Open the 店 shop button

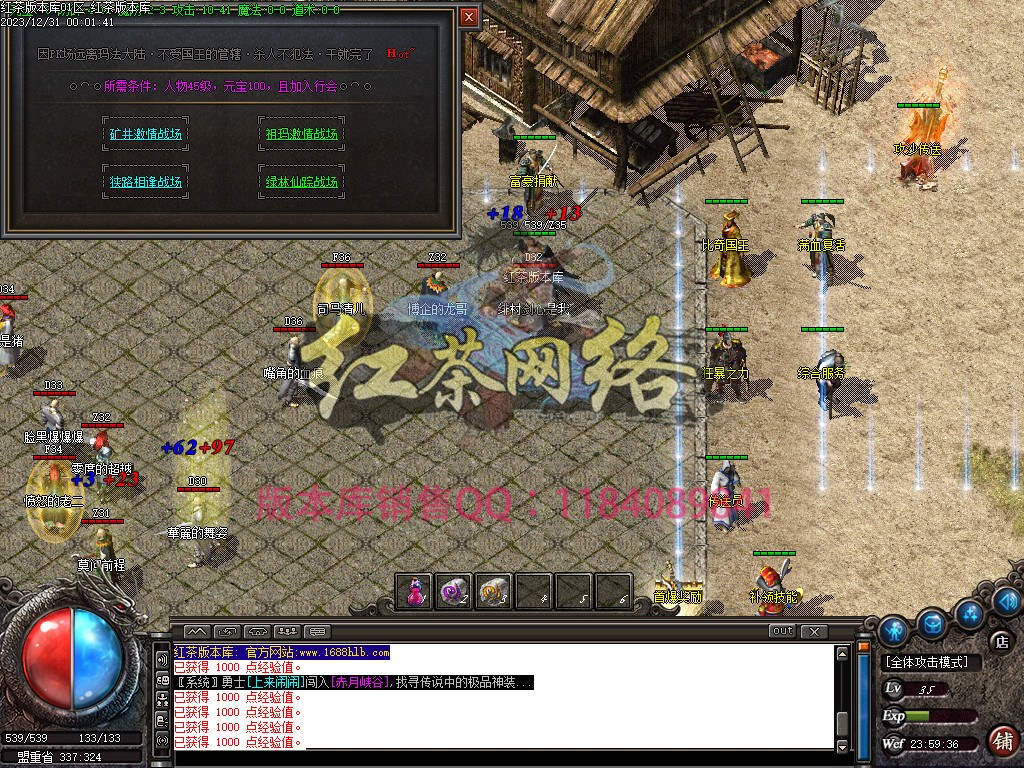(x=999, y=641)
